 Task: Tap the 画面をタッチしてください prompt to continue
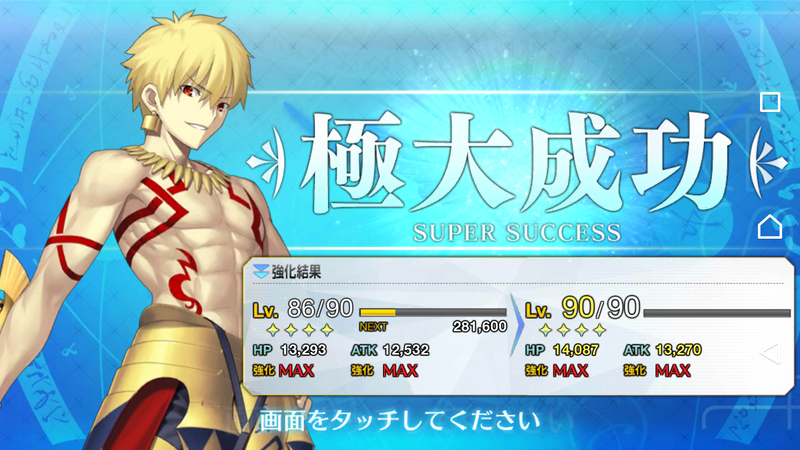(x=399, y=417)
